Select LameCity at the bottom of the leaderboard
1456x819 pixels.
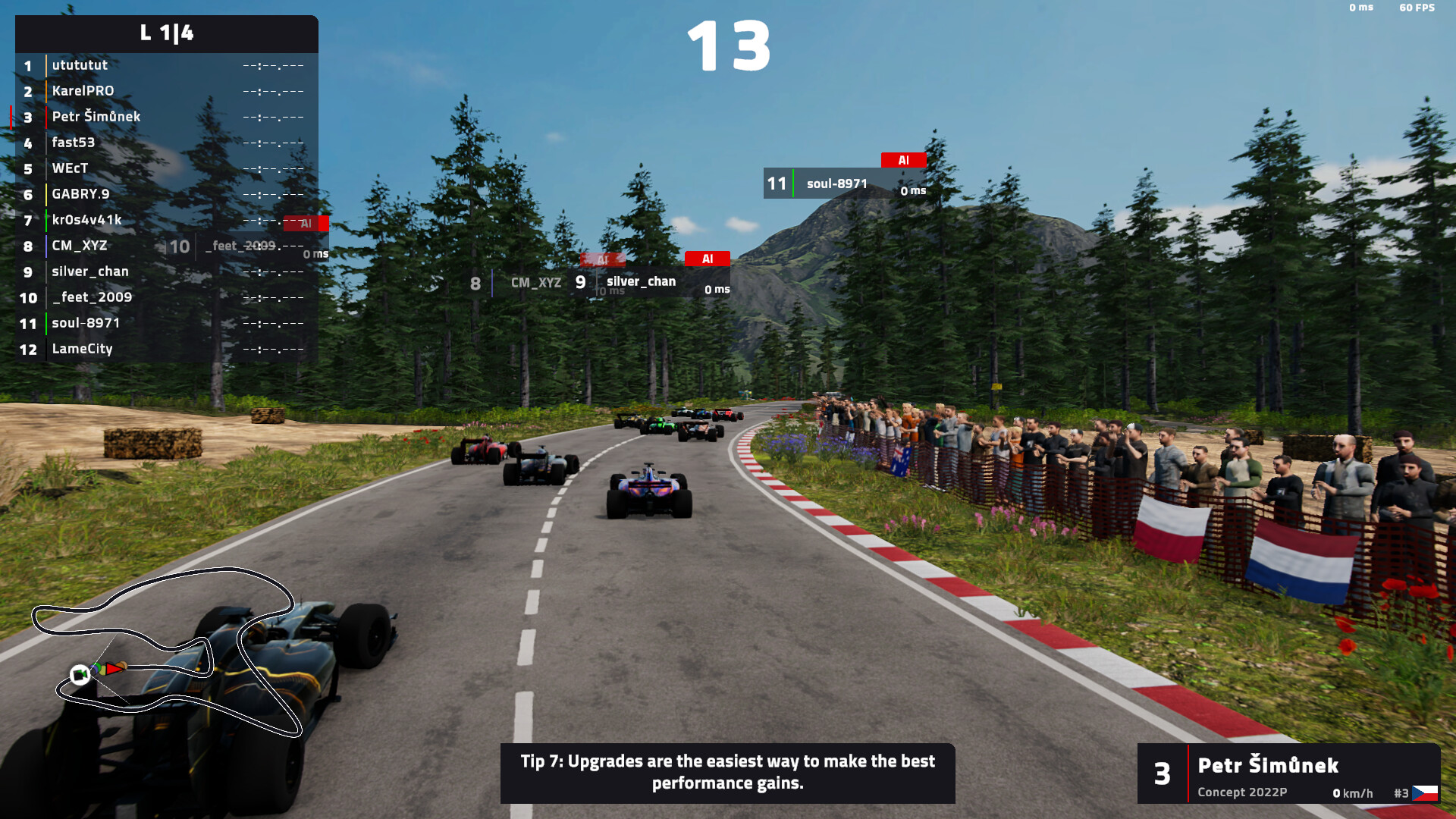click(82, 349)
